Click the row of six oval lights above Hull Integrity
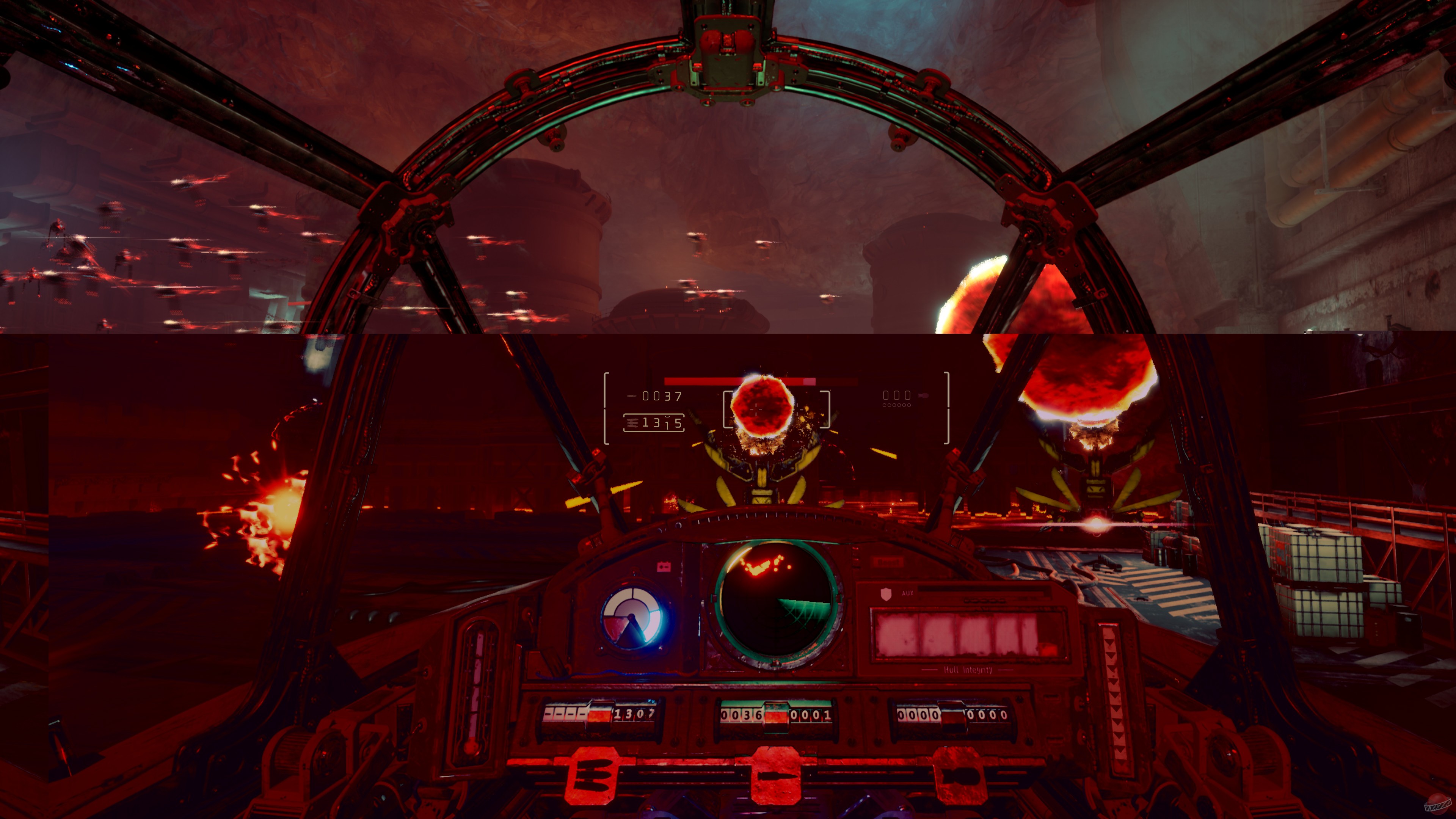Screen dimensions: 1456x819 (985, 601)
